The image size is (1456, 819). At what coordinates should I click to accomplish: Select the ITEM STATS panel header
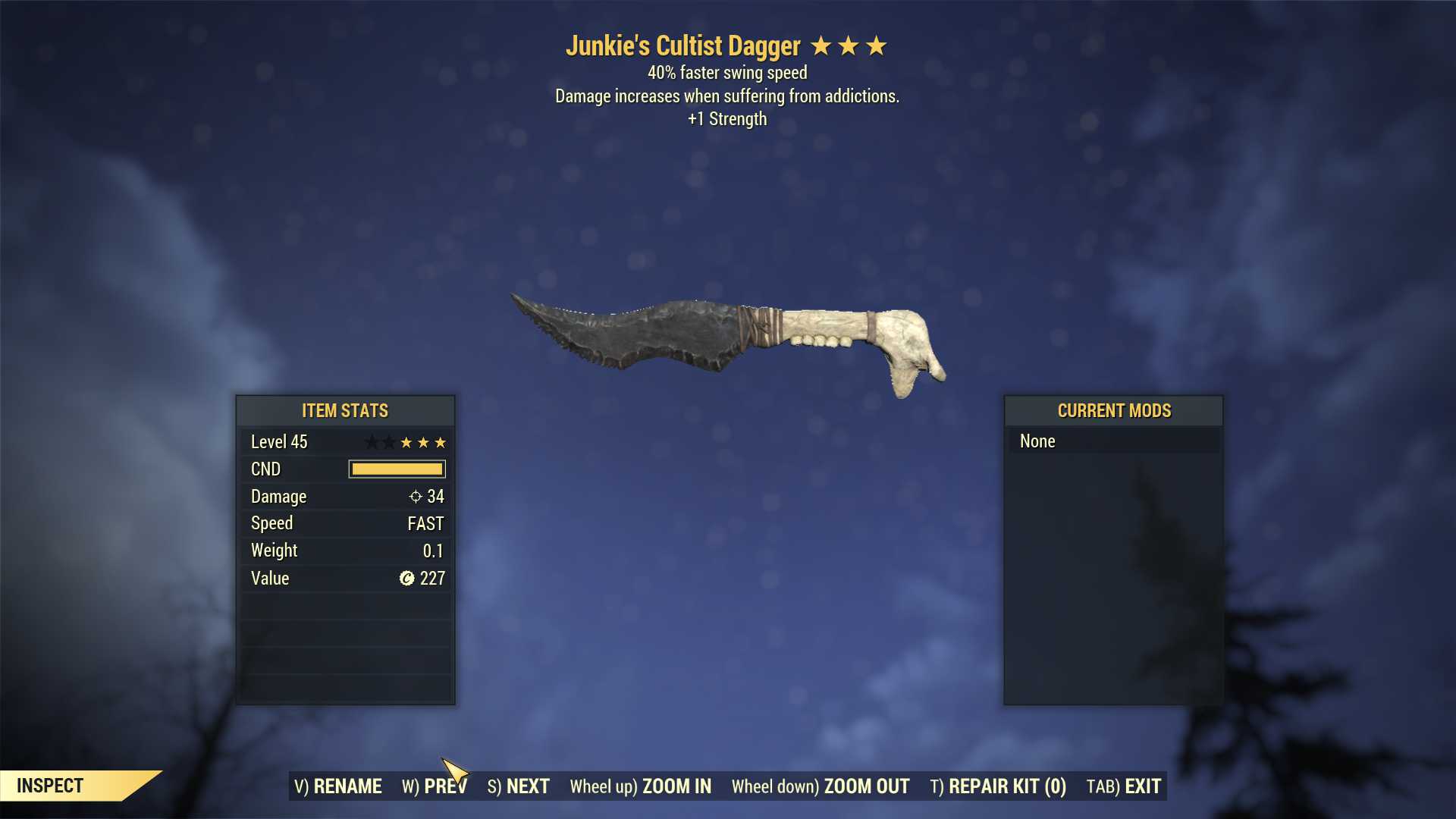tap(345, 411)
